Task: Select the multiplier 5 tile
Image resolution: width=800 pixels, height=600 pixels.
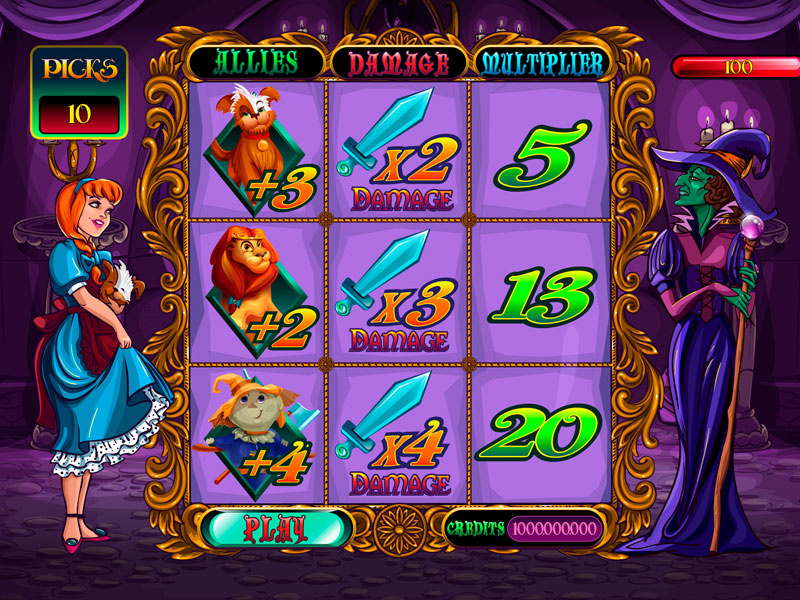Action: click(540, 150)
